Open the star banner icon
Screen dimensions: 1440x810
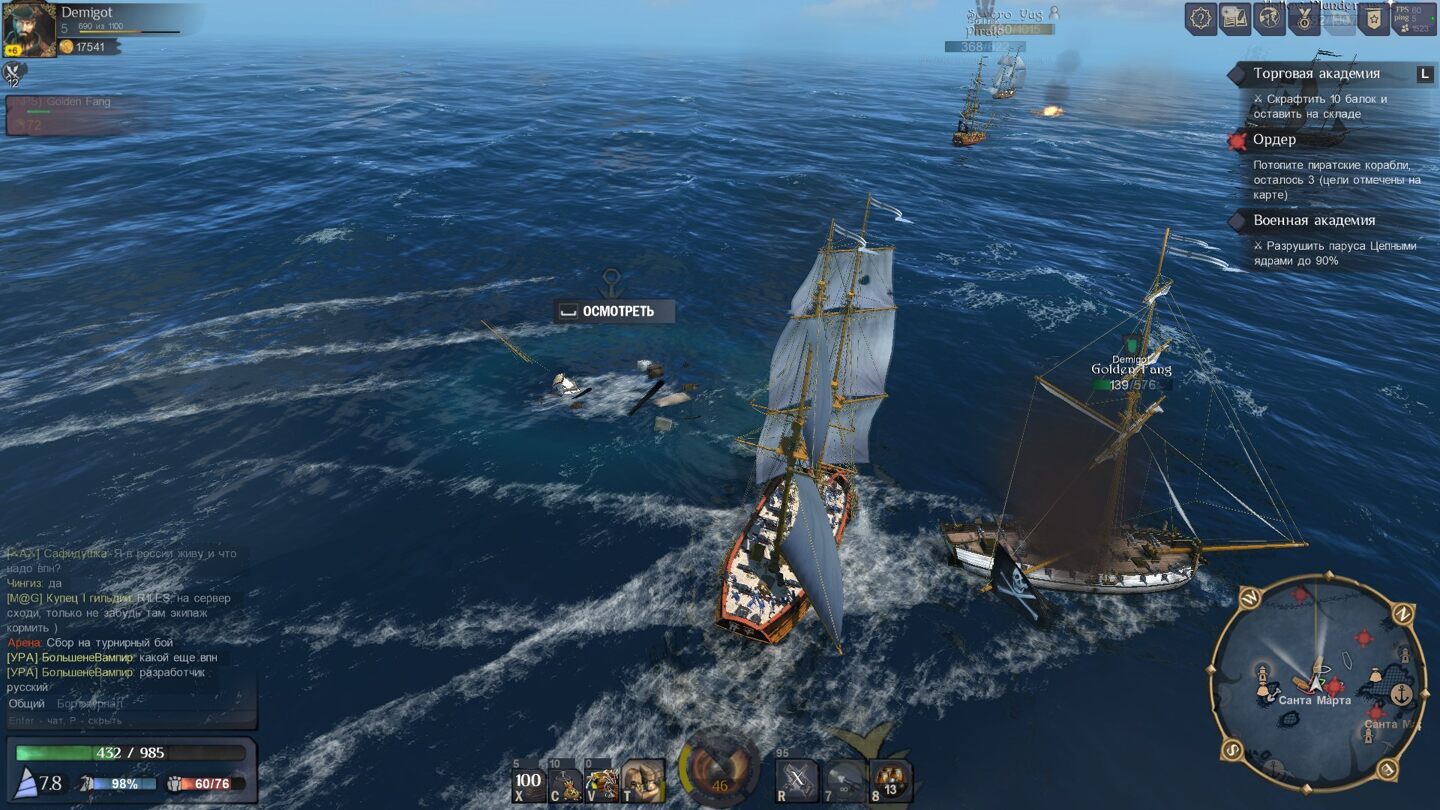[1373, 19]
